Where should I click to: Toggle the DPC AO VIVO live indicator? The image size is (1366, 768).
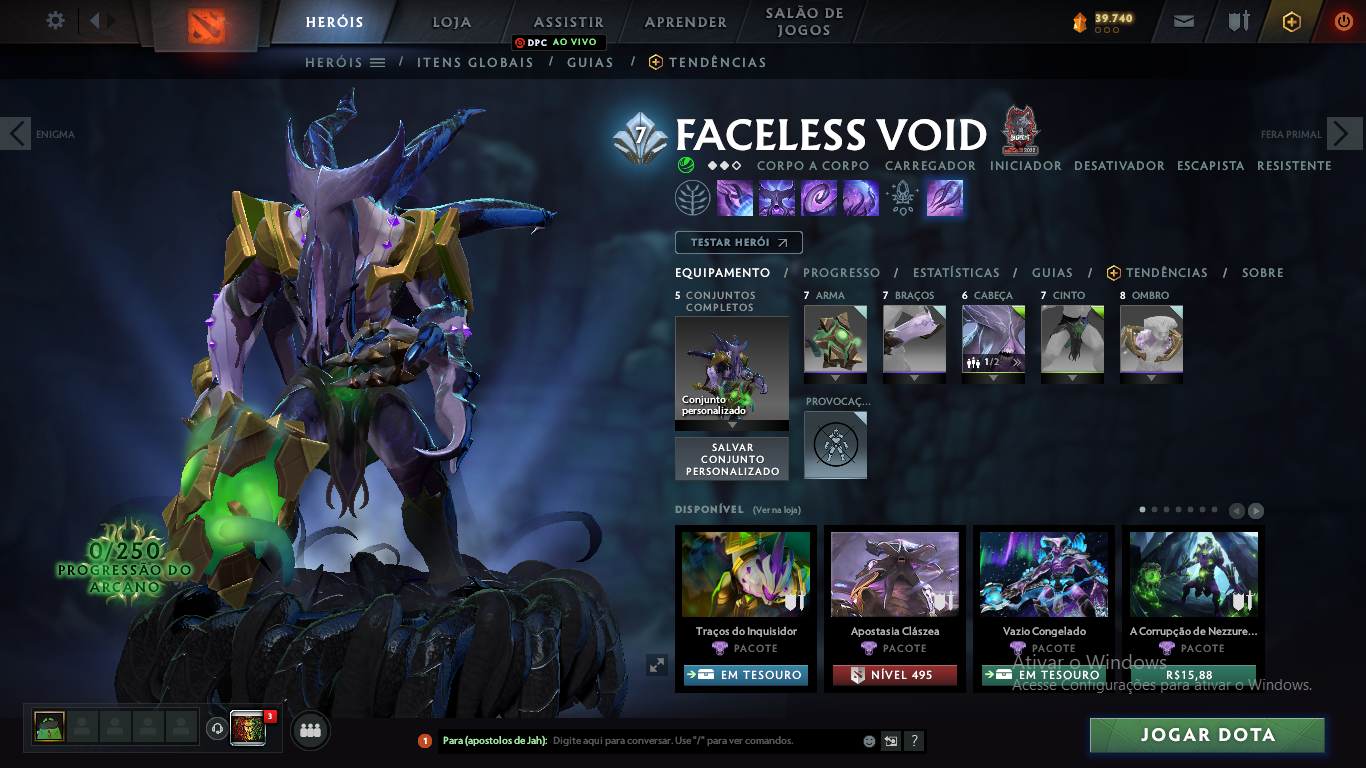tap(556, 42)
